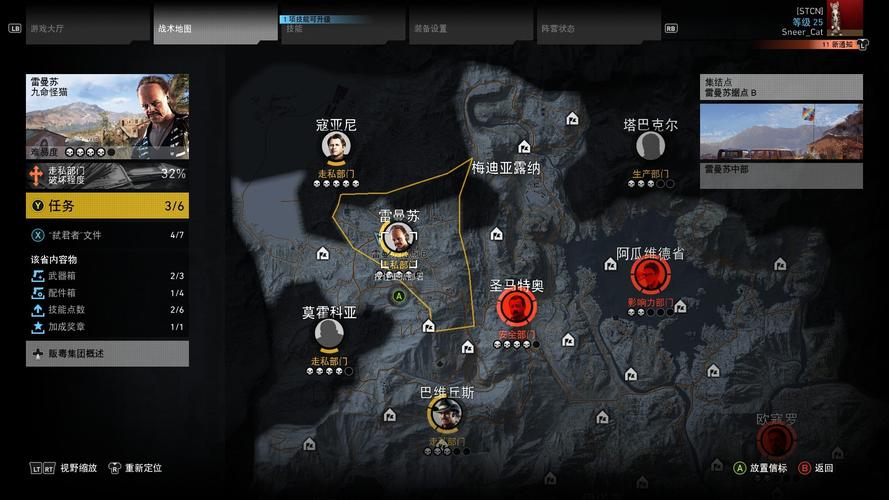The image size is (889, 500).
Task: Select the 巴维丘斯 boss portrait marker
Action: (x=446, y=413)
